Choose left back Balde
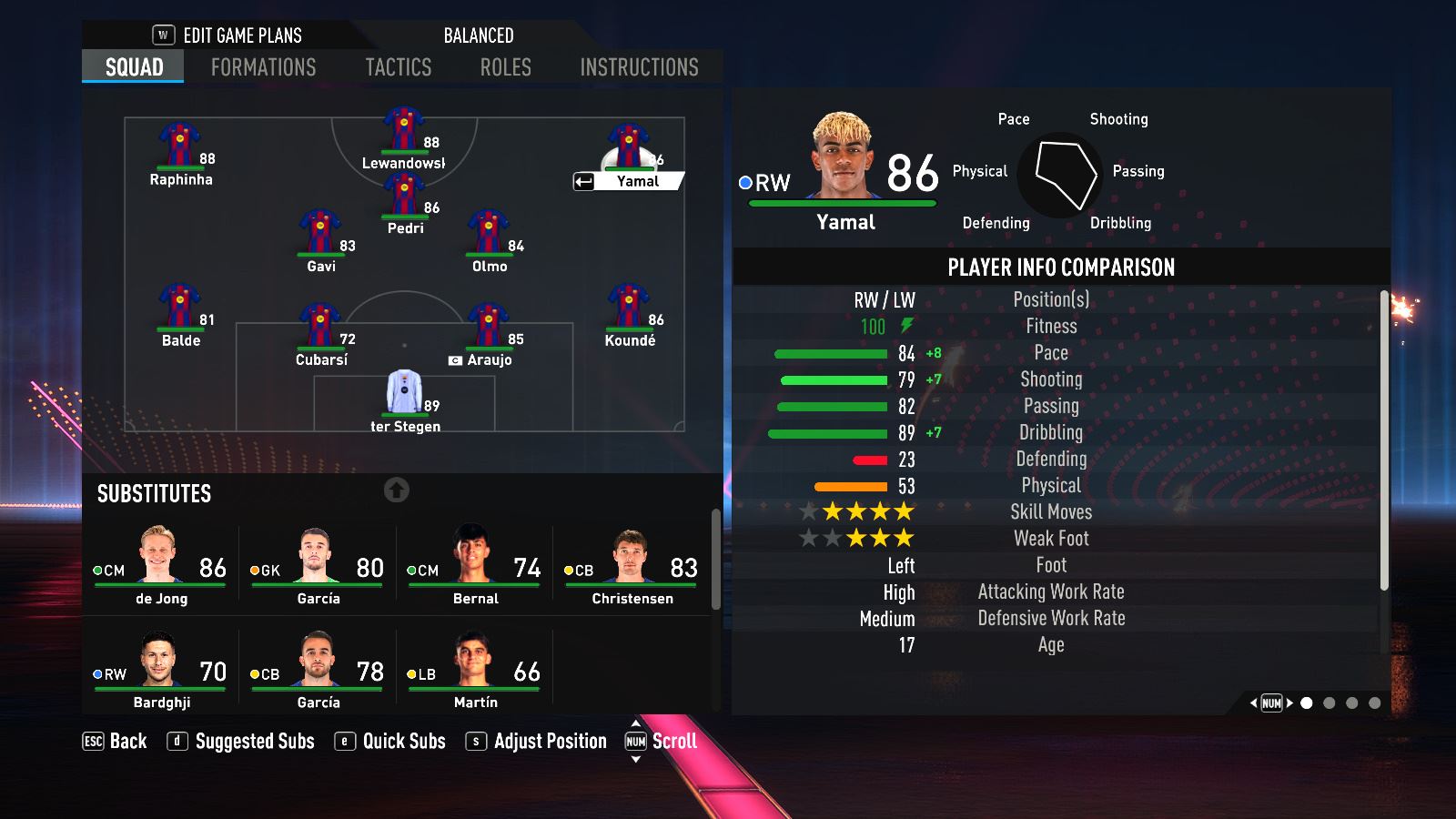The width and height of the screenshot is (1456, 819). pyautogui.click(x=180, y=312)
